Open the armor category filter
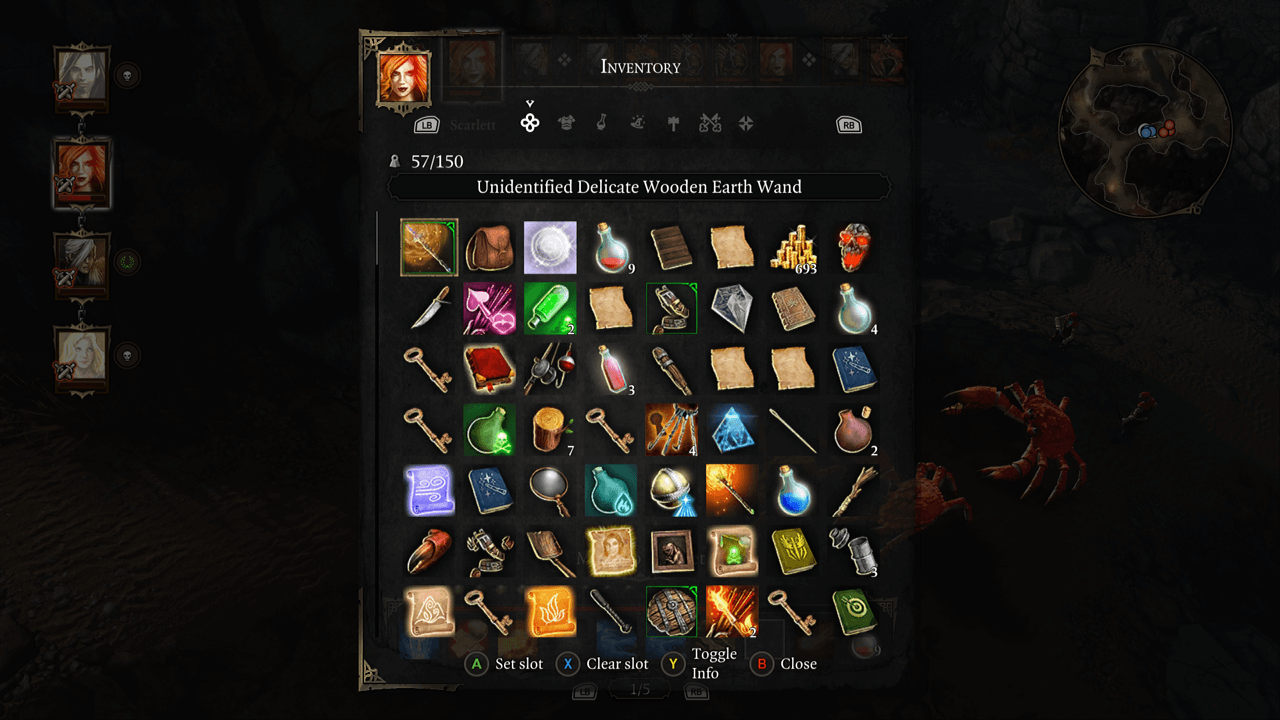1280x720 pixels. point(567,123)
